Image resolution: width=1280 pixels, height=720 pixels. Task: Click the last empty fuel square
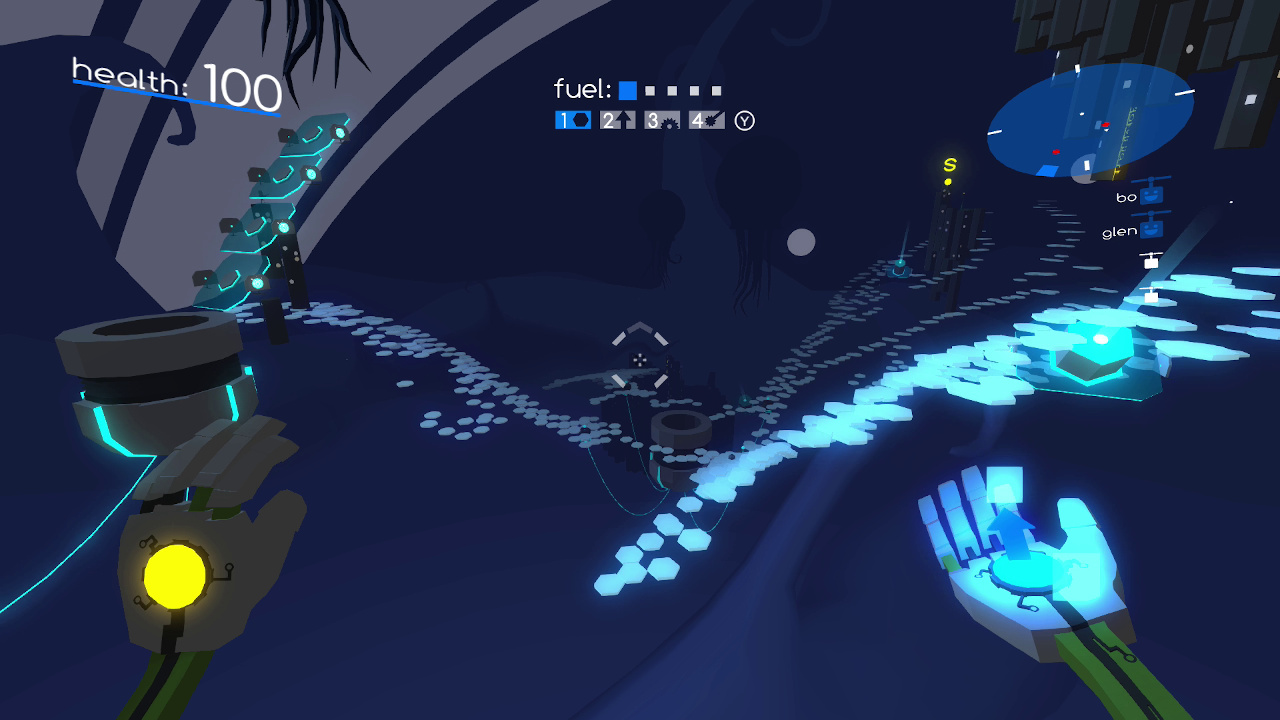[x=715, y=89]
